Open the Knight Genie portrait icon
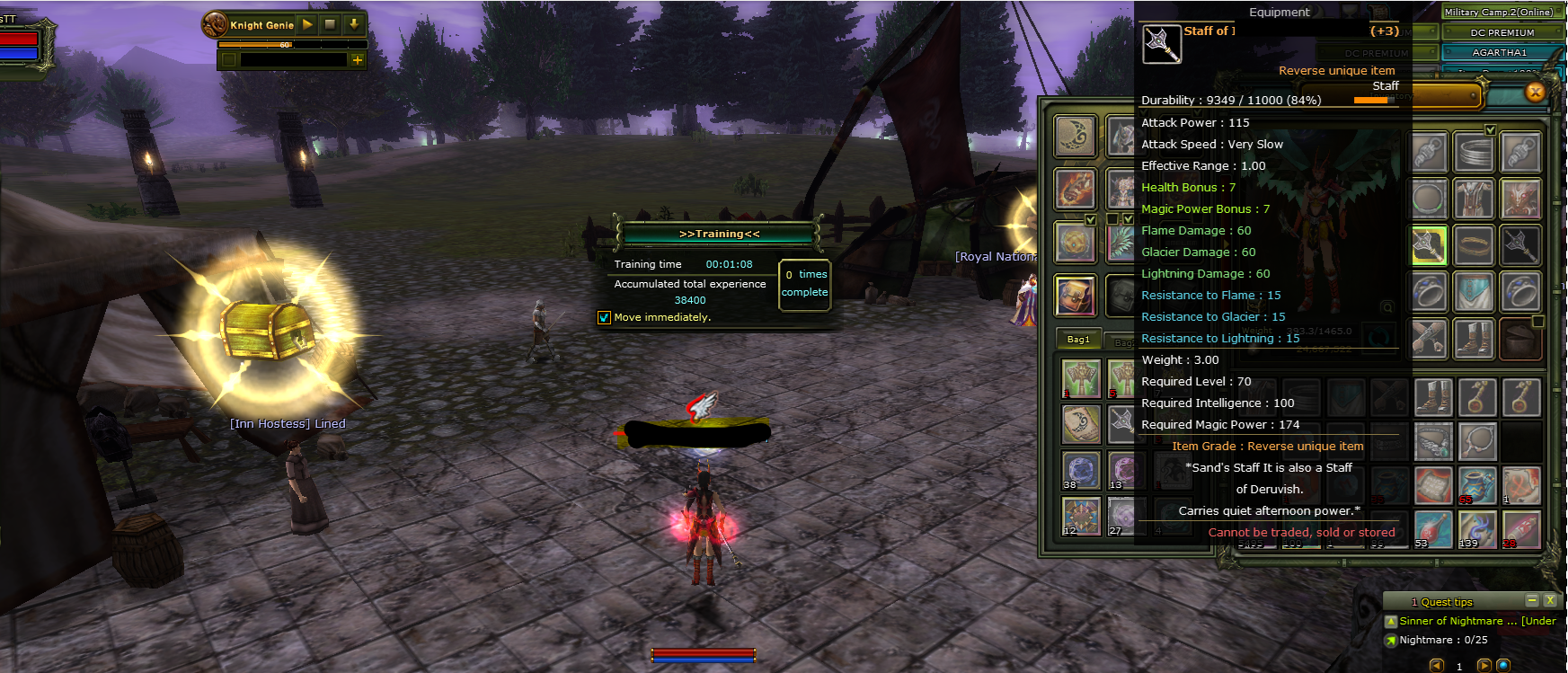The width and height of the screenshot is (1568, 673). (x=215, y=24)
